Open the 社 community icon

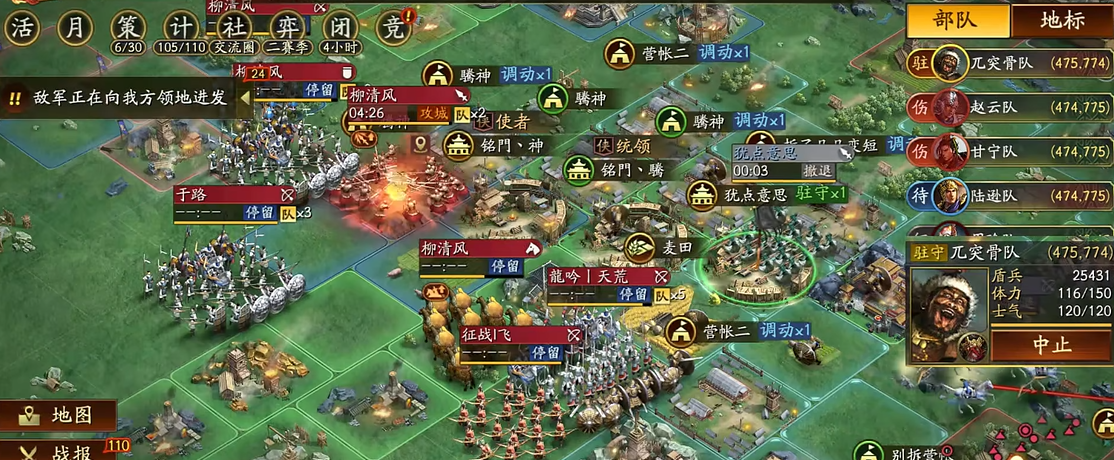234,28
